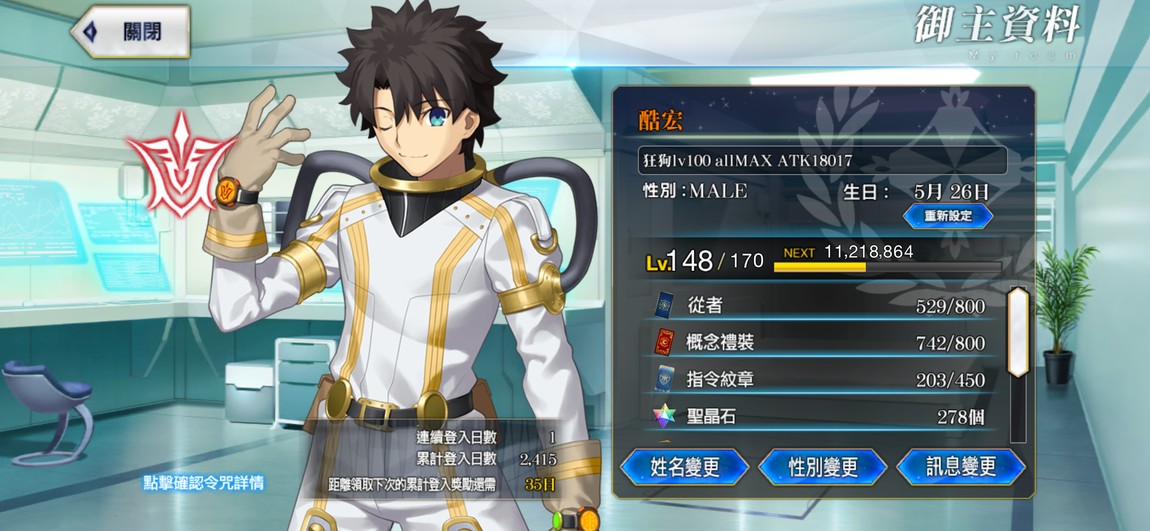The height and width of the screenshot is (531, 1150).
Task: Click the 重新設定 birthday reset button
Action: point(947,216)
